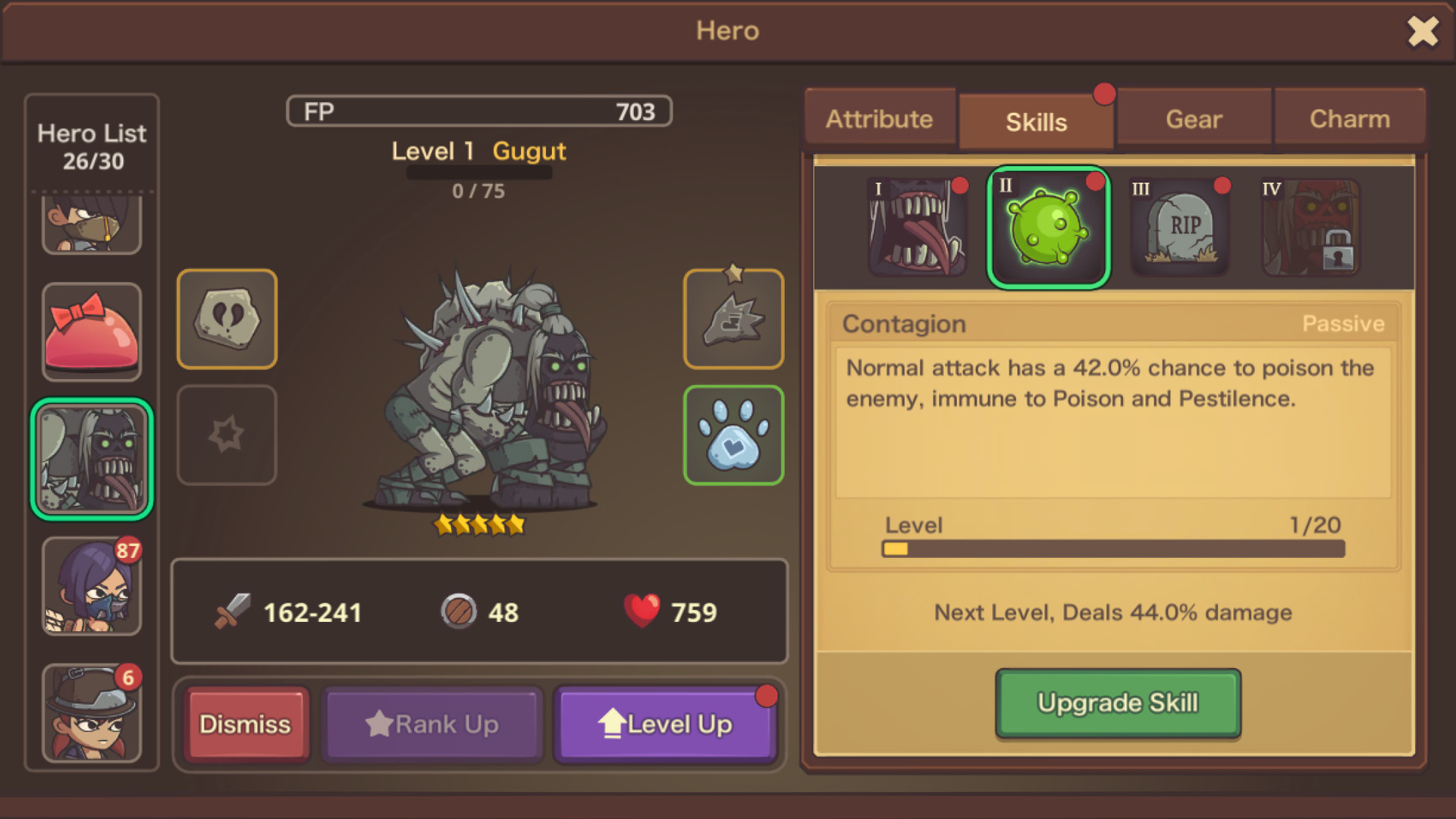Open the broken-heart trait stone beside Gugut
Screen dimensions: 1456x819
click(226, 318)
